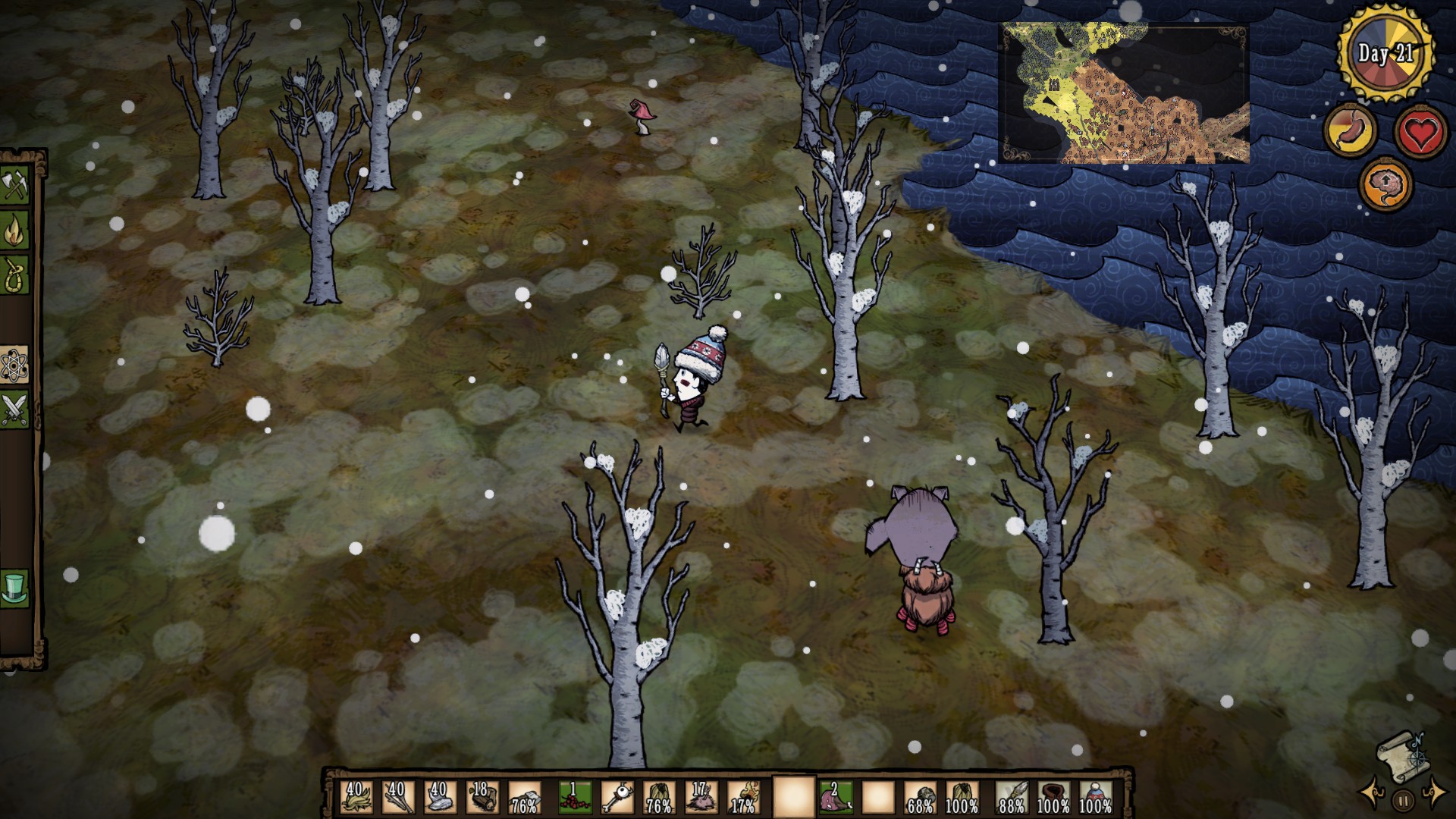Open the map scroll button
Image resolution: width=1456 pixels, height=819 pixels.
1401,753
